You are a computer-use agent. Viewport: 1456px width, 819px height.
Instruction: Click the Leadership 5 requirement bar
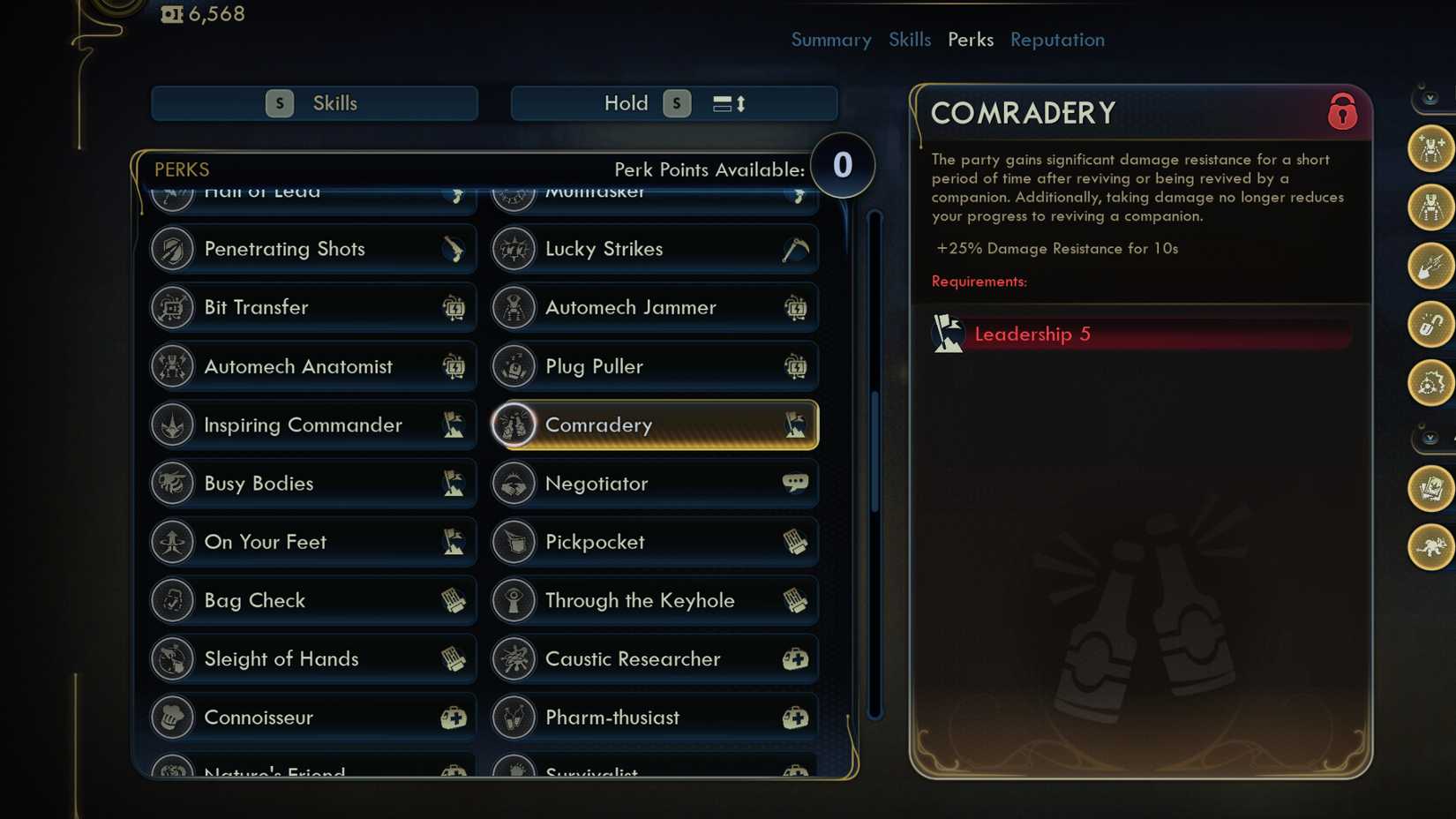pyautogui.click(x=1138, y=334)
